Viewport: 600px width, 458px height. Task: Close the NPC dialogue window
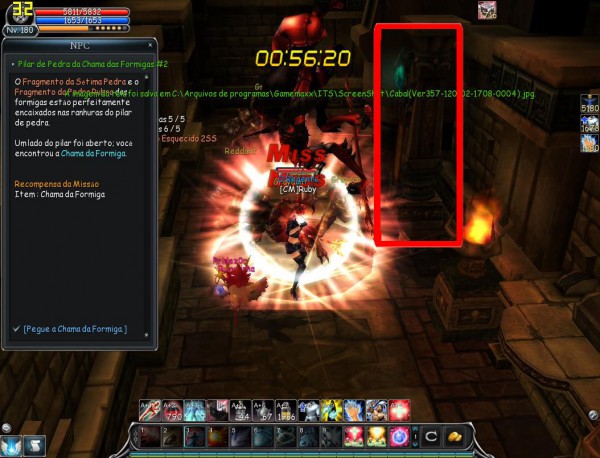pyautogui.click(x=152, y=46)
